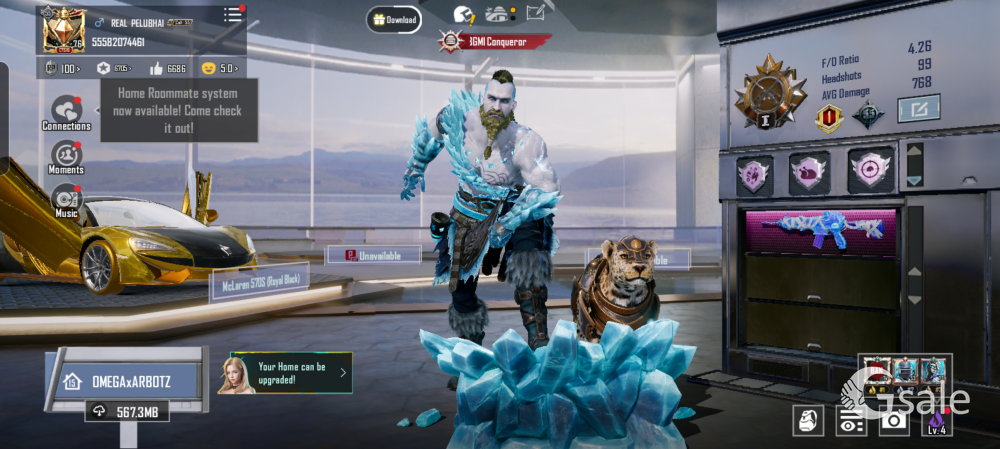Open the edit pencil icon at top center

click(535, 14)
